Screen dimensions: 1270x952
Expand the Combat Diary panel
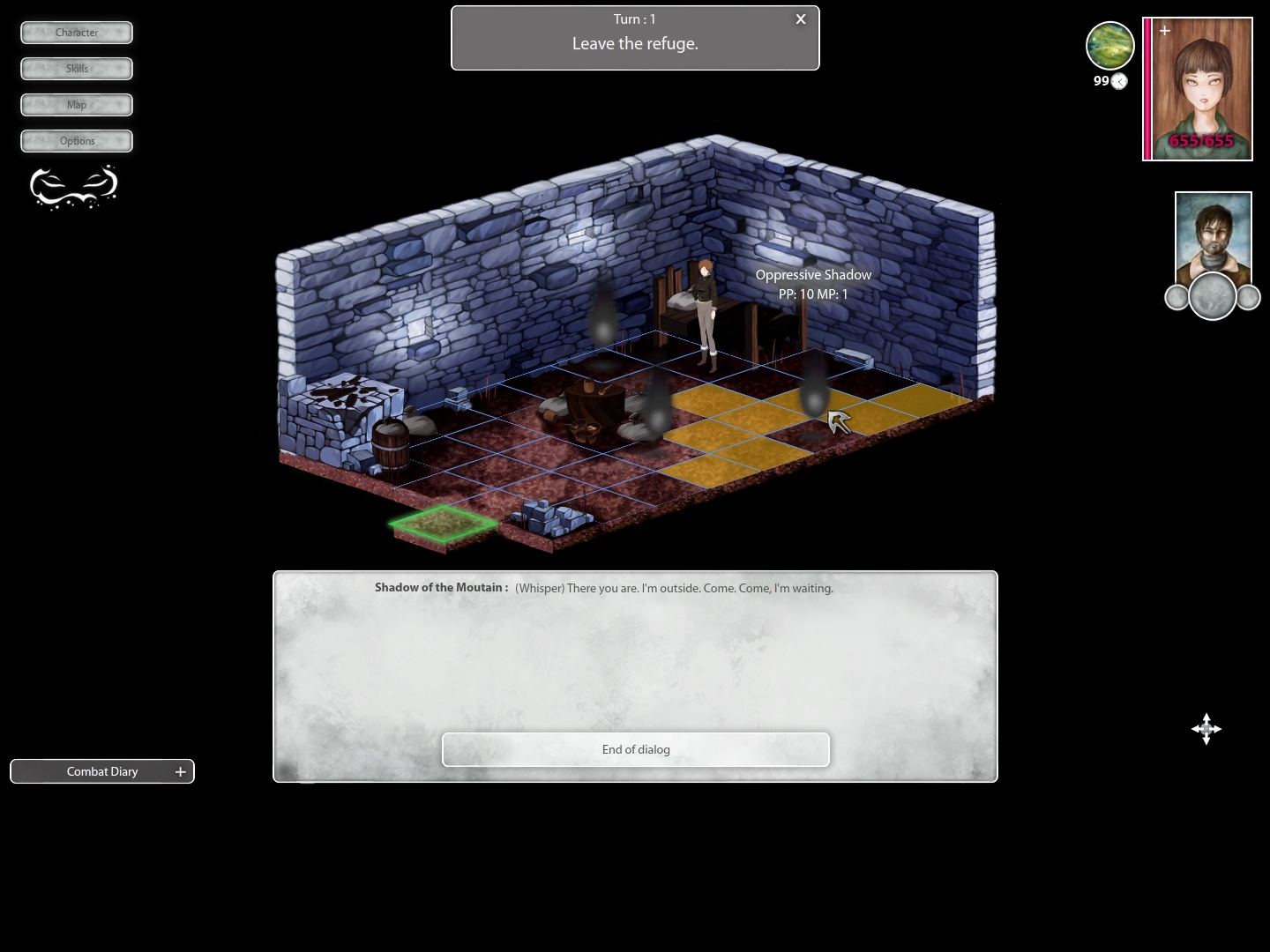click(101, 771)
